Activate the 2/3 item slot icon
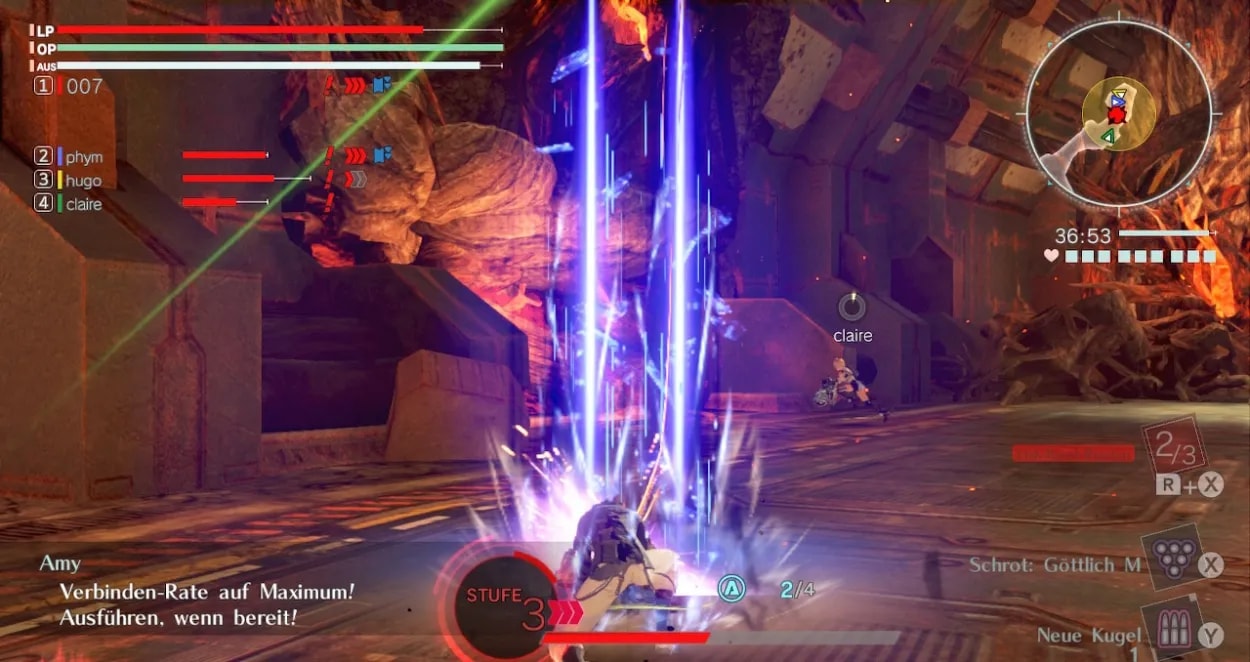This screenshot has height=662, width=1250. pos(1175,447)
